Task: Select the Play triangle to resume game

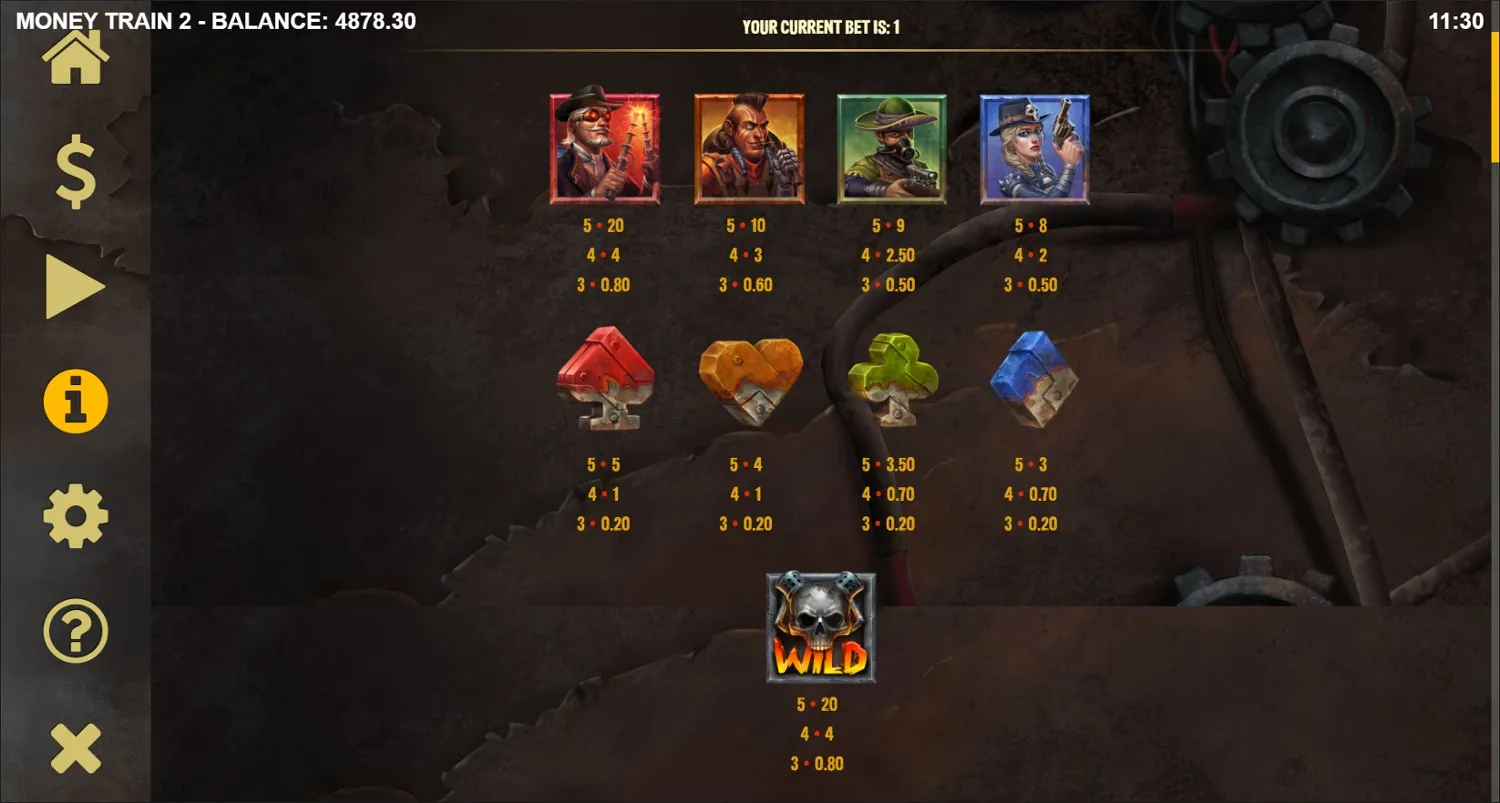Action: coord(75,285)
